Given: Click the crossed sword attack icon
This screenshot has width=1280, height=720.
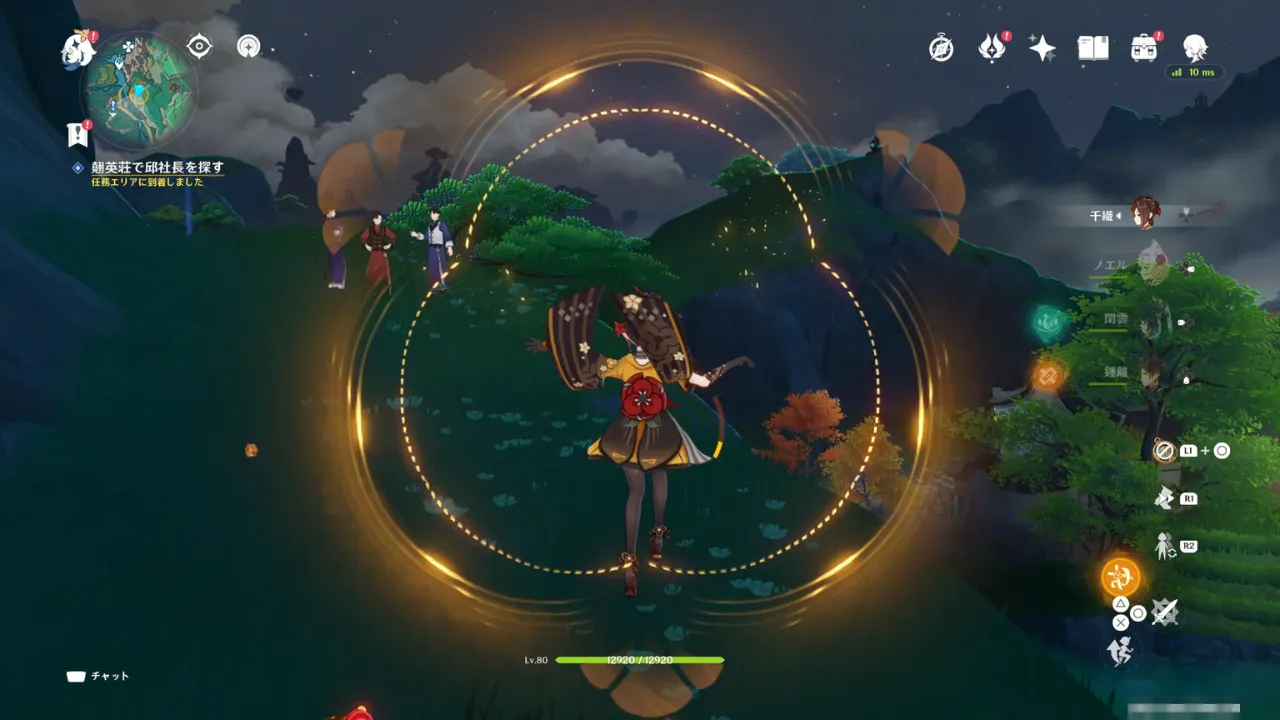Looking at the screenshot, I should (1163, 612).
